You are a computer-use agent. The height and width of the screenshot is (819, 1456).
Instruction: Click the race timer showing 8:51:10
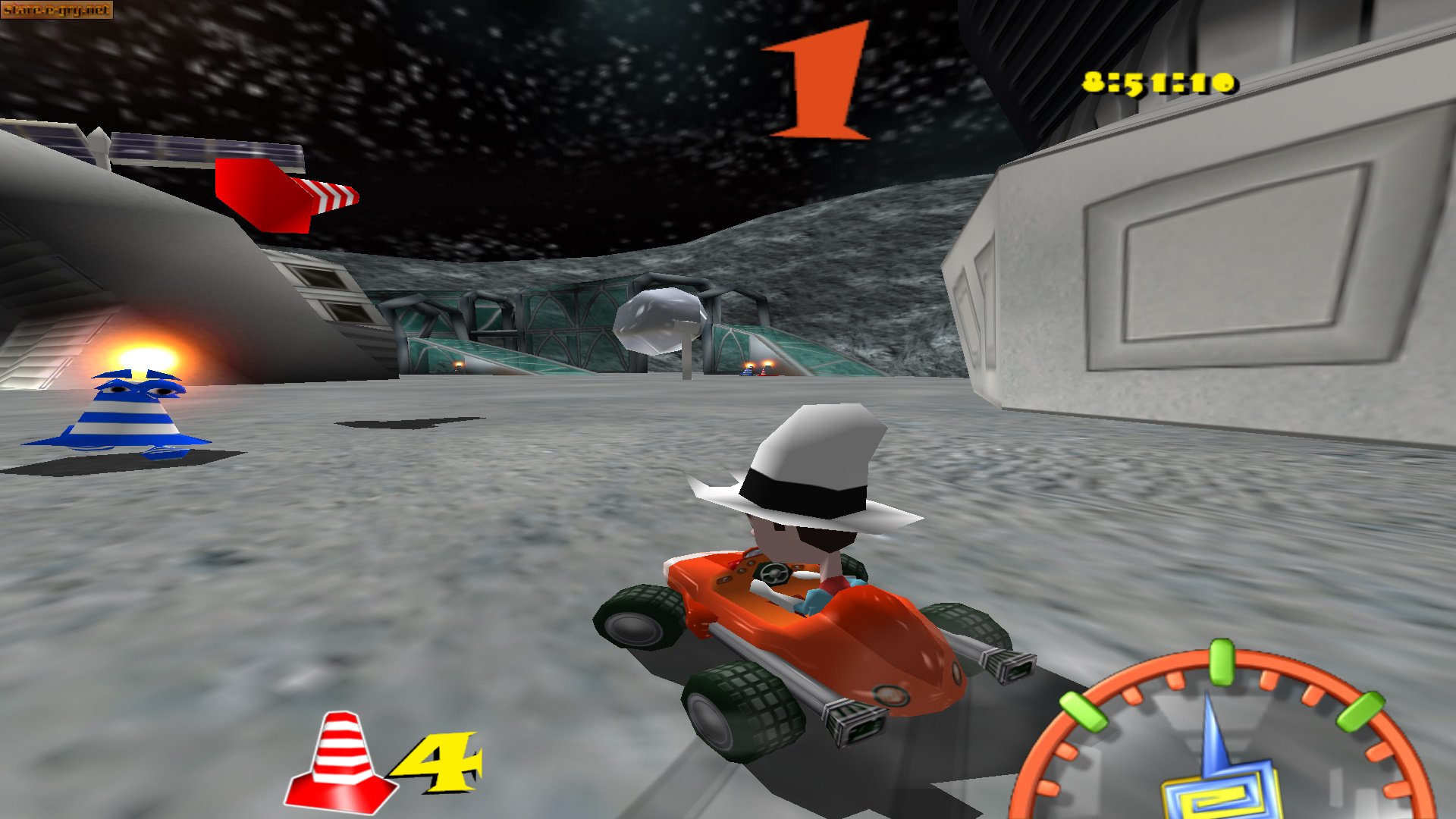coord(1160,83)
